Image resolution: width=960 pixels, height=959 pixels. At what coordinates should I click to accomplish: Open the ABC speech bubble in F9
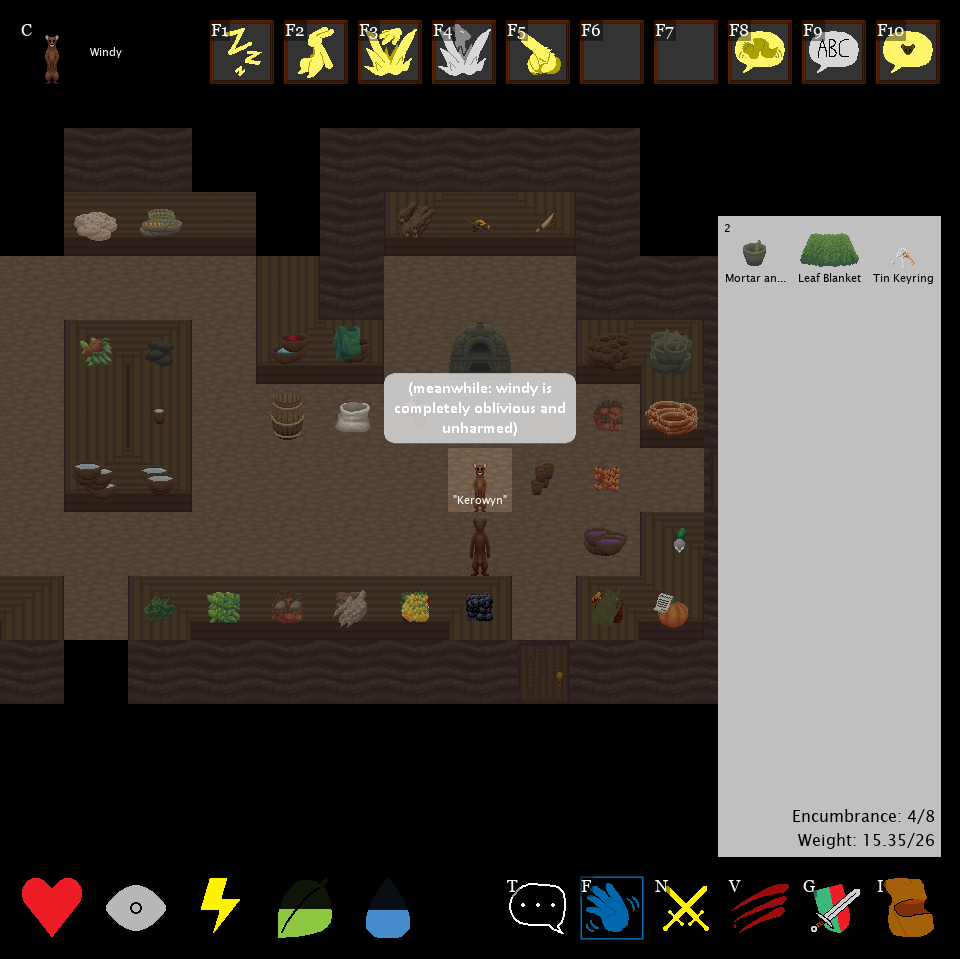click(x=833, y=52)
